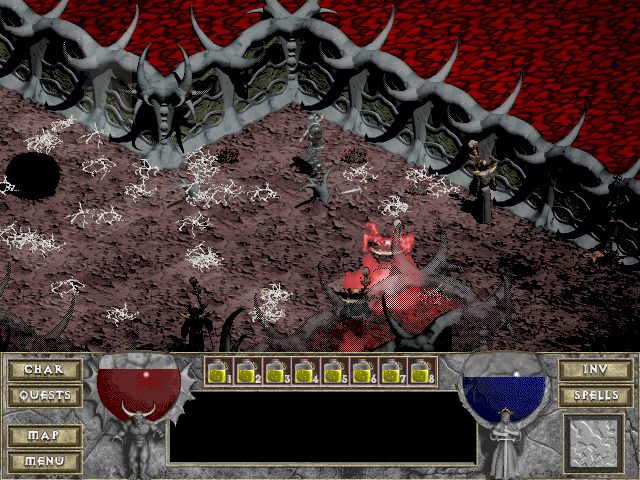The image size is (640, 480).
Task: Use the yellow potion in belt slot 4
Action: 305,372
